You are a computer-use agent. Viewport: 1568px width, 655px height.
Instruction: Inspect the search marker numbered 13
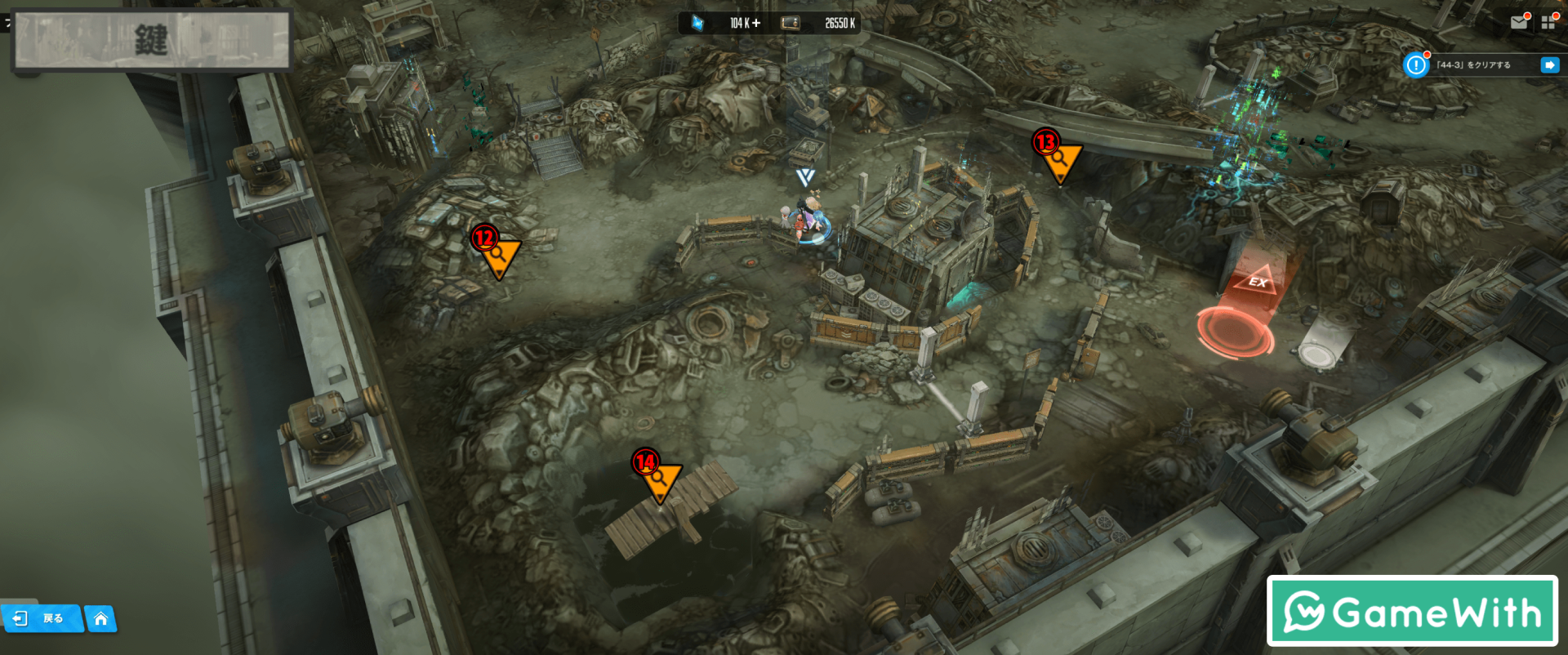pyautogui.click(x=1059, y=159)
